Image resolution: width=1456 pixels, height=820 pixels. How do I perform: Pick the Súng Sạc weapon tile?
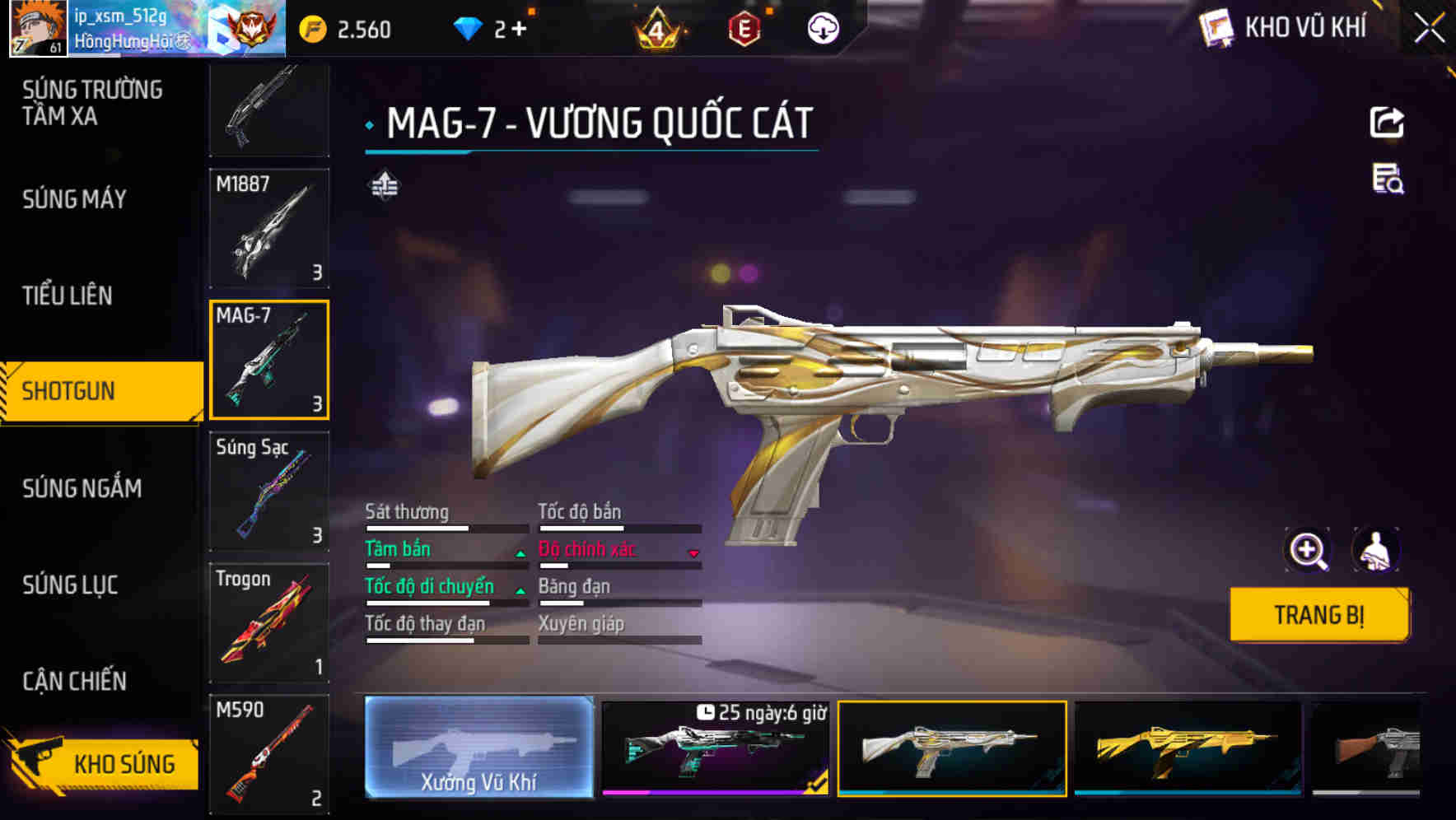269,492
